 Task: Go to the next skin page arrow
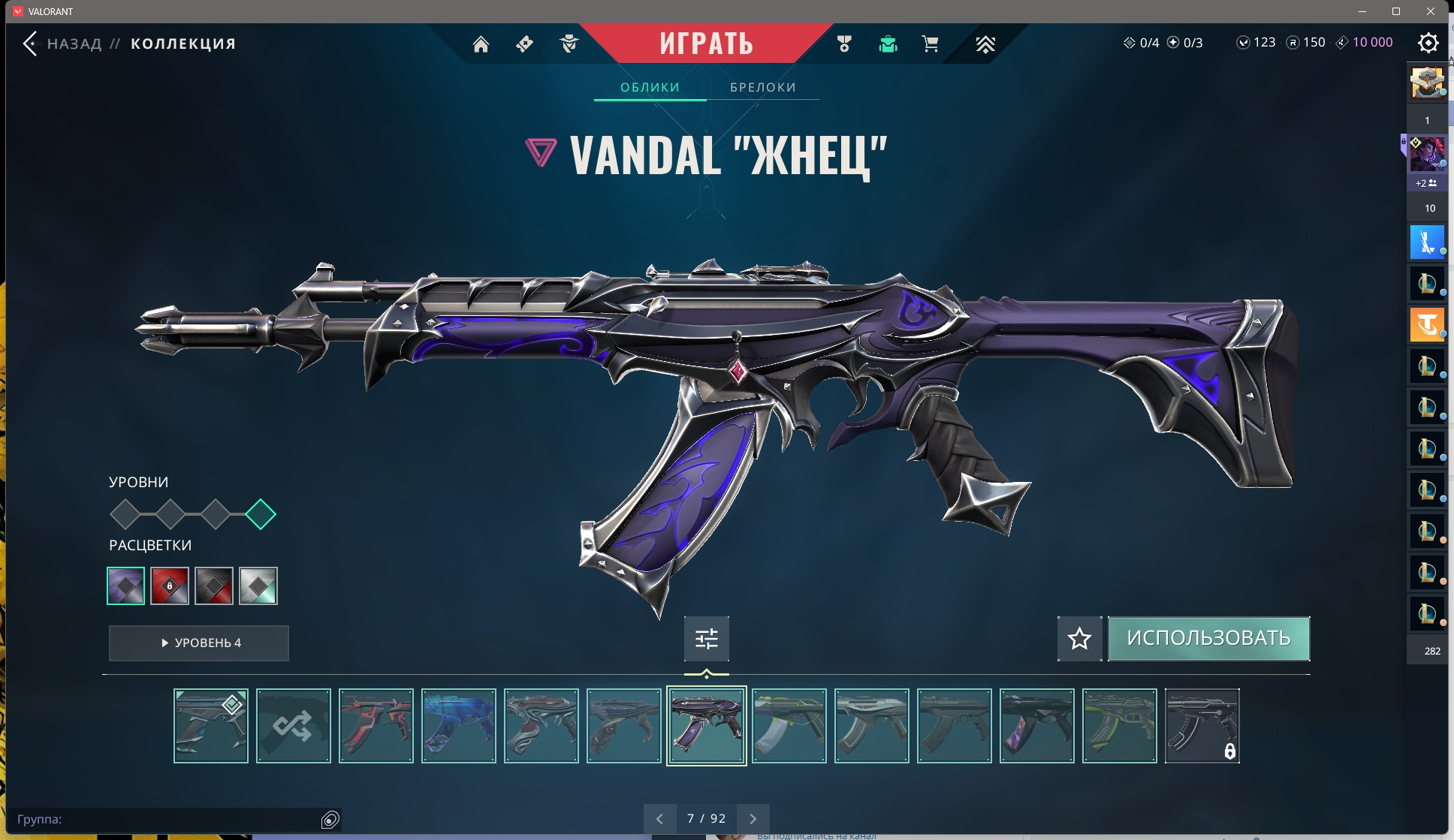[x=753, y=819]
